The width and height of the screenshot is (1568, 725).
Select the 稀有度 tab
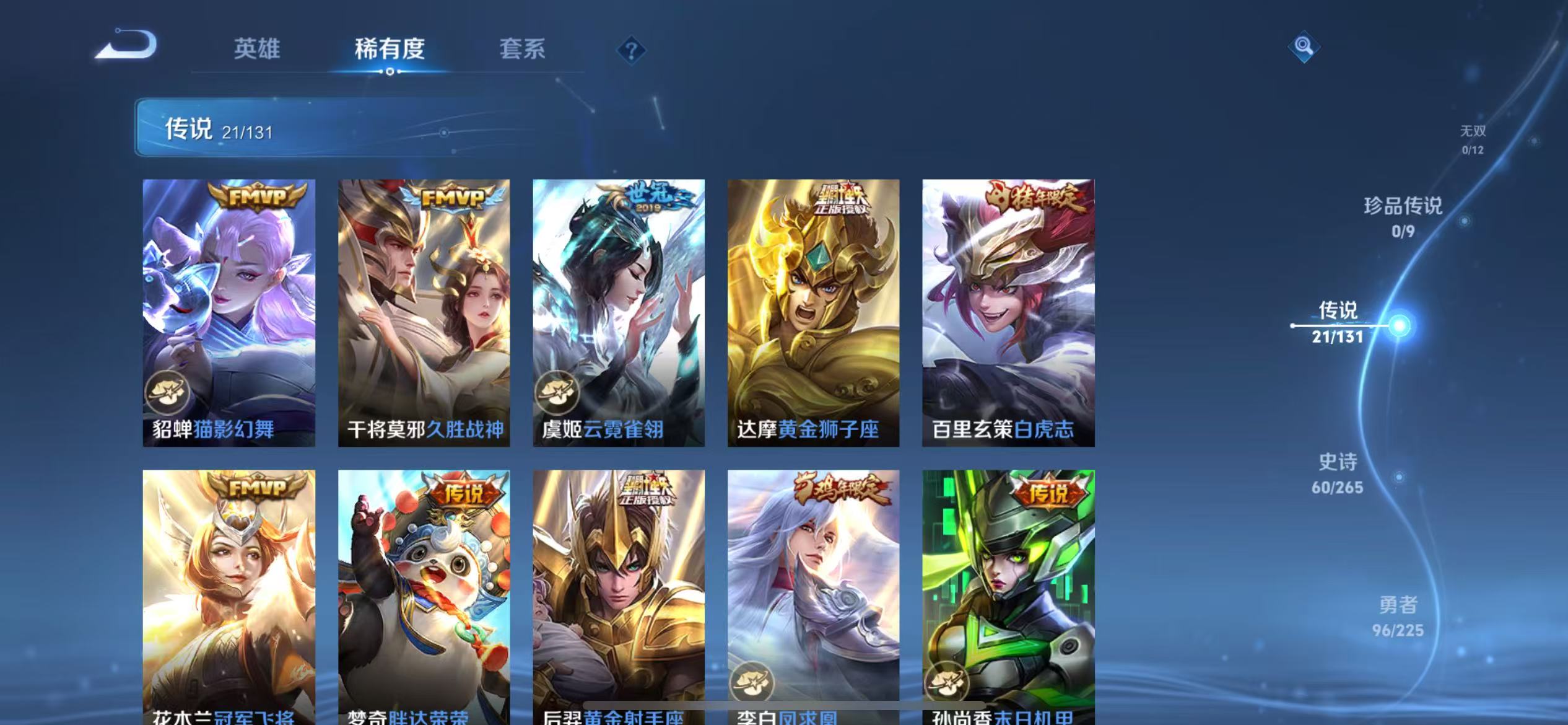(390, 50)
